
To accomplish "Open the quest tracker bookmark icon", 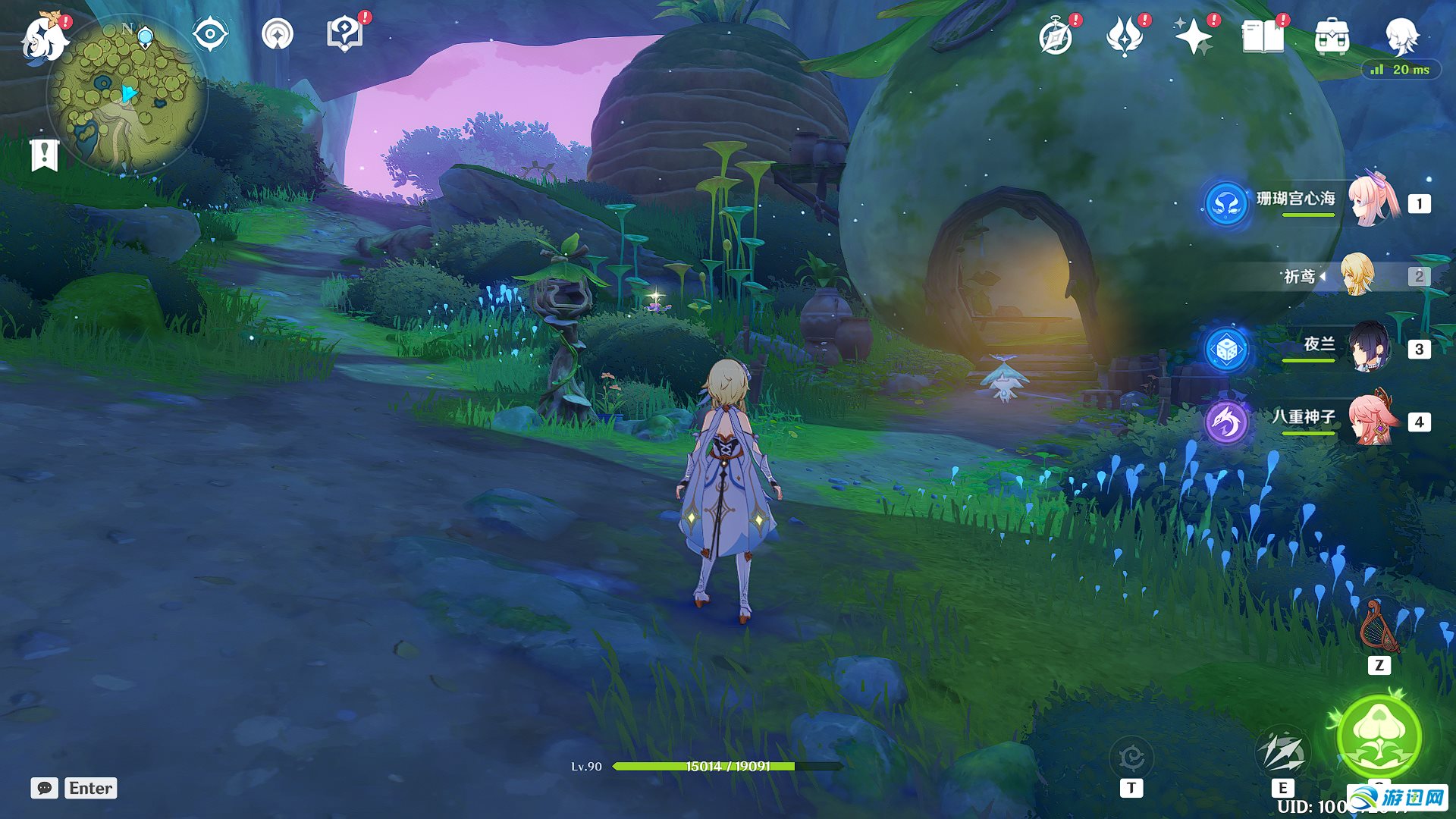I will coord(44,155).
